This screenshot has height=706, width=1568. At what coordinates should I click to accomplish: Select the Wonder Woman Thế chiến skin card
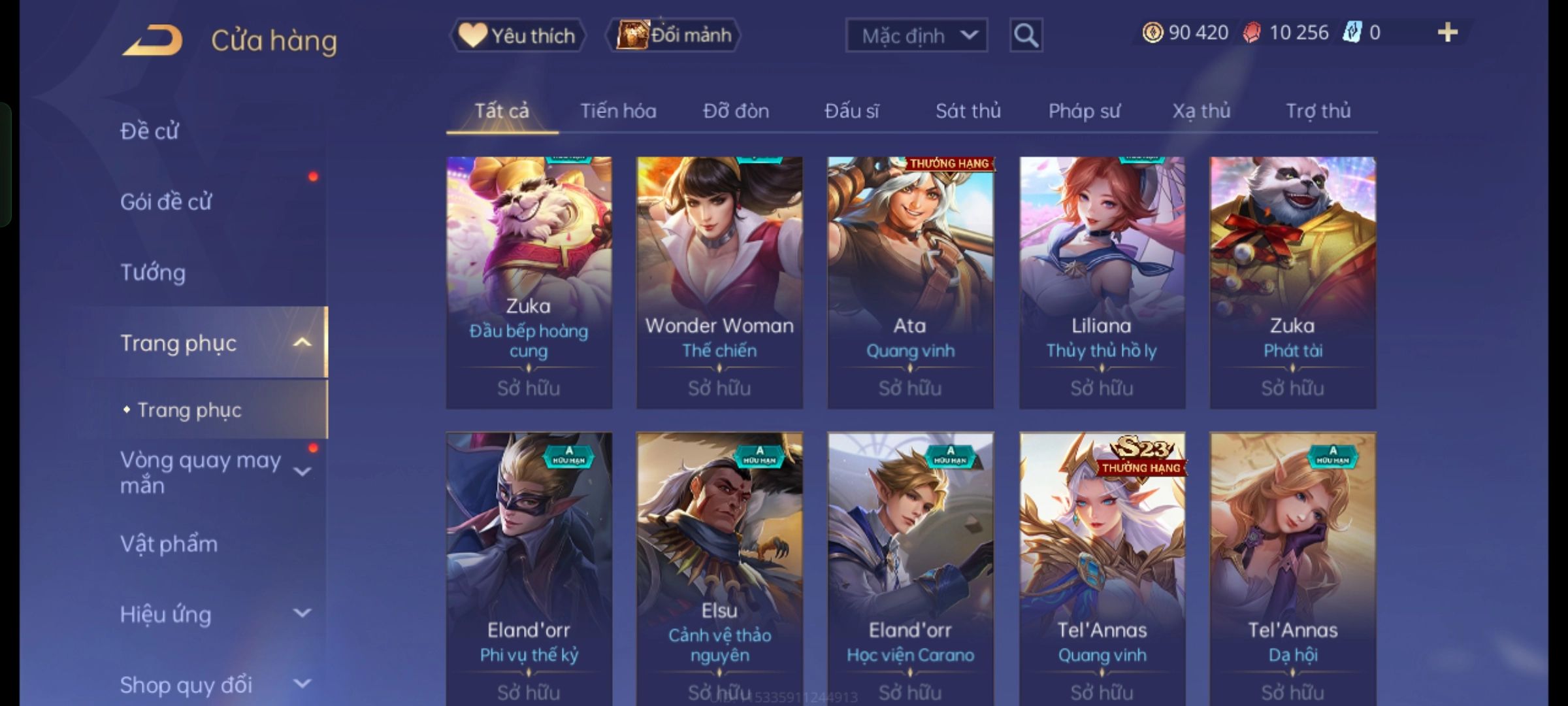719,282
